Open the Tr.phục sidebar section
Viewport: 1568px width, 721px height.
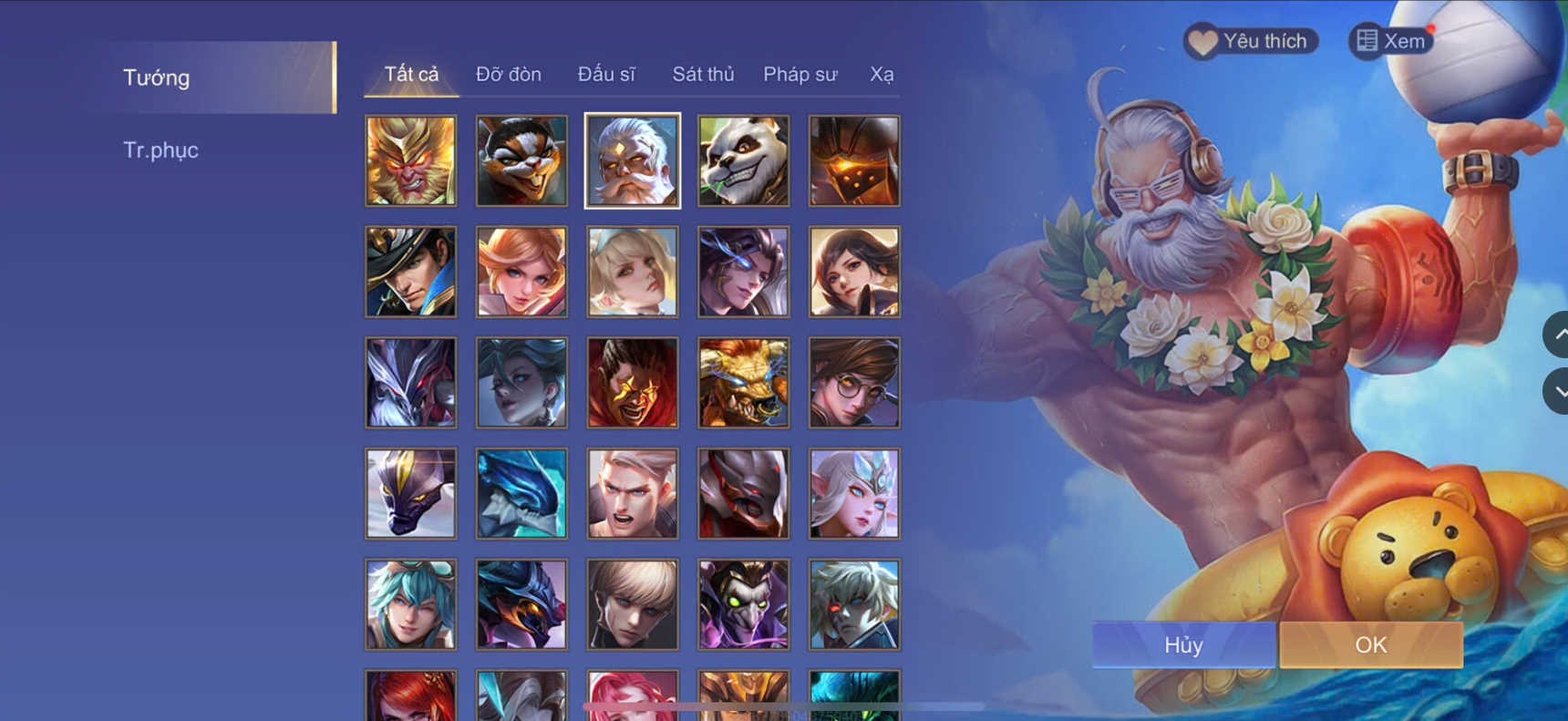pos(161,149)
